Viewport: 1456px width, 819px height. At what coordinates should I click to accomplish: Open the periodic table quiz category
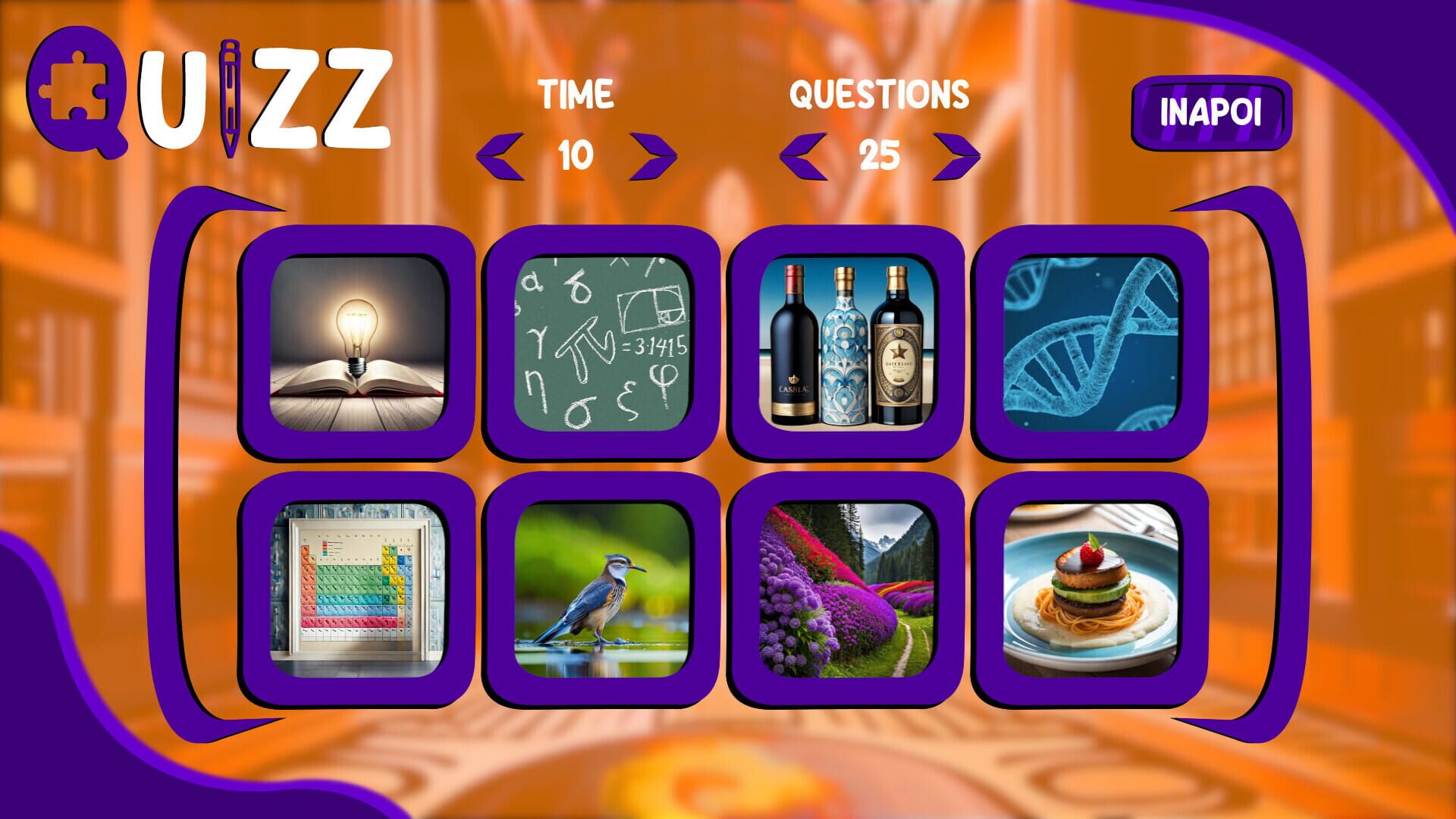coord(356,588)
